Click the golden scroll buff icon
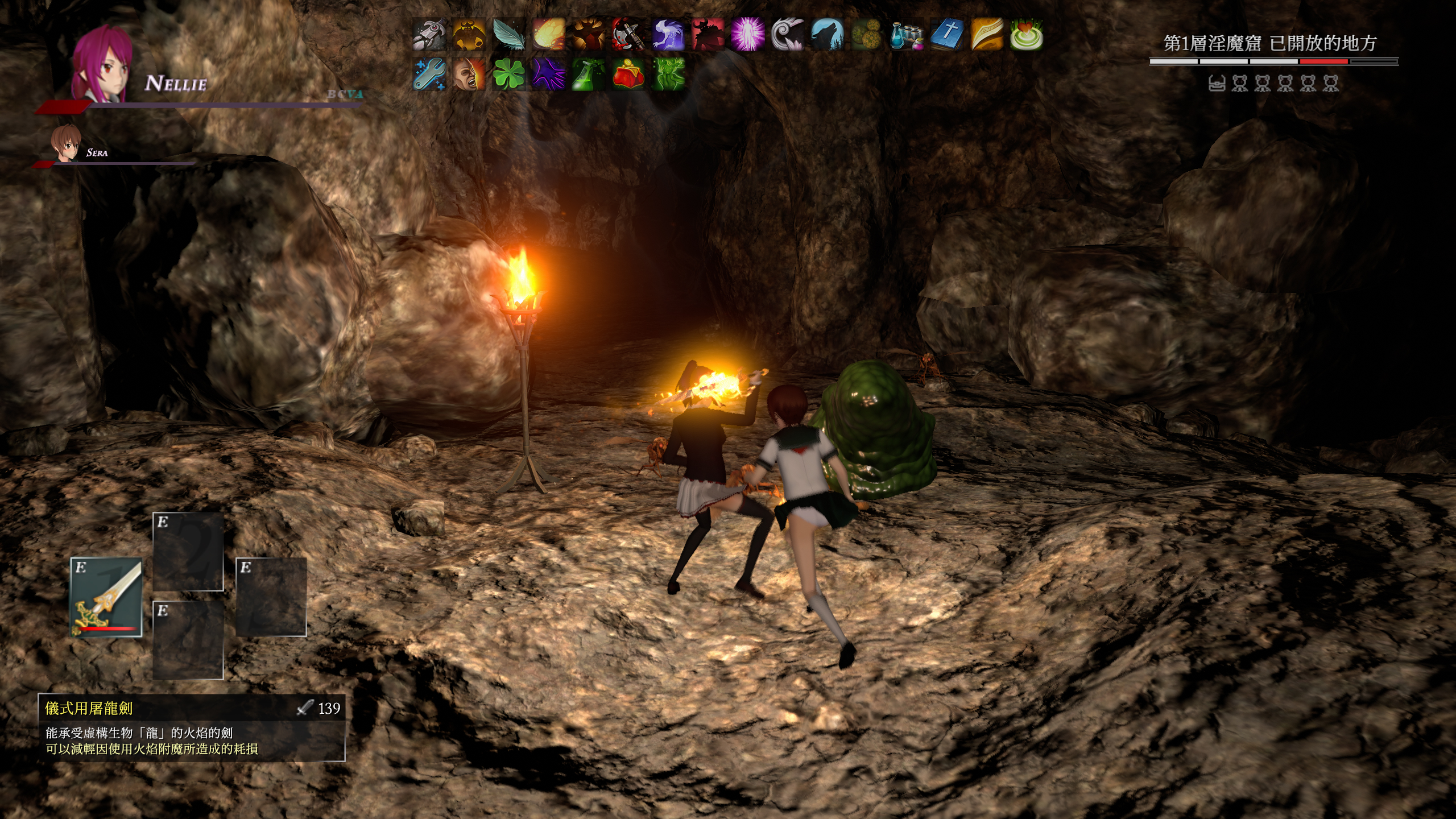 coord(986,34)
